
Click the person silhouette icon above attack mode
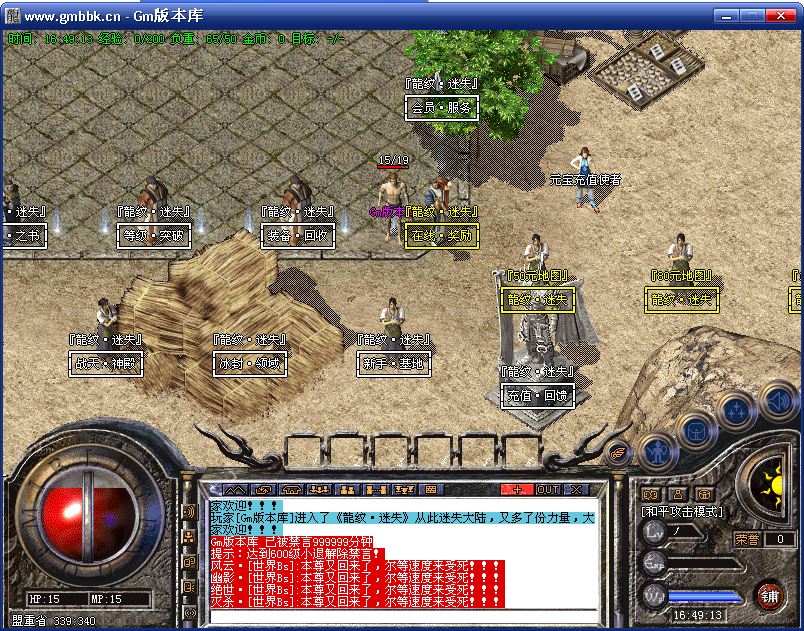(x=677, y=493)
